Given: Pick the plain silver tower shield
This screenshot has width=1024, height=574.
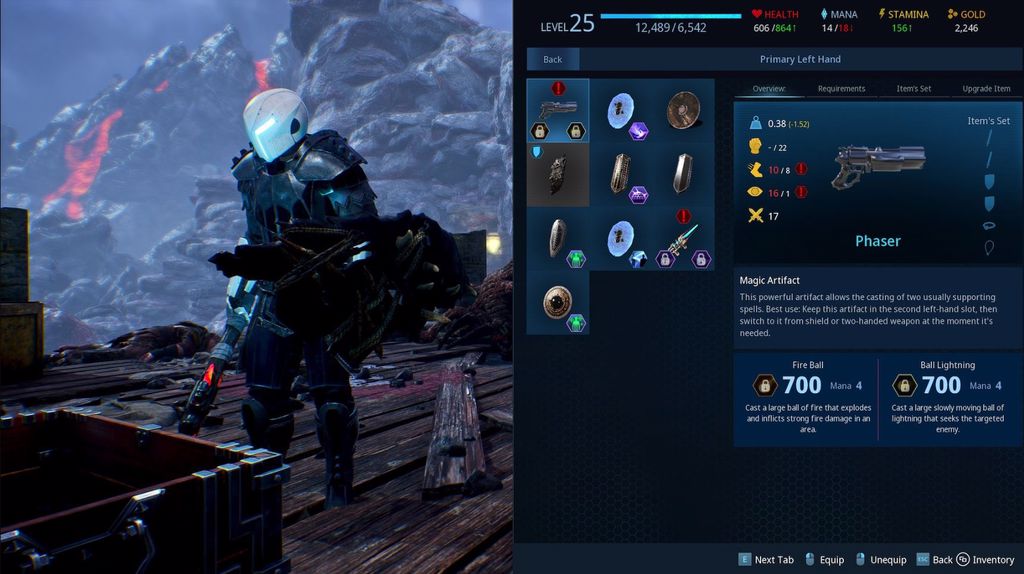Looking at the screenshot, I should 683,174.
